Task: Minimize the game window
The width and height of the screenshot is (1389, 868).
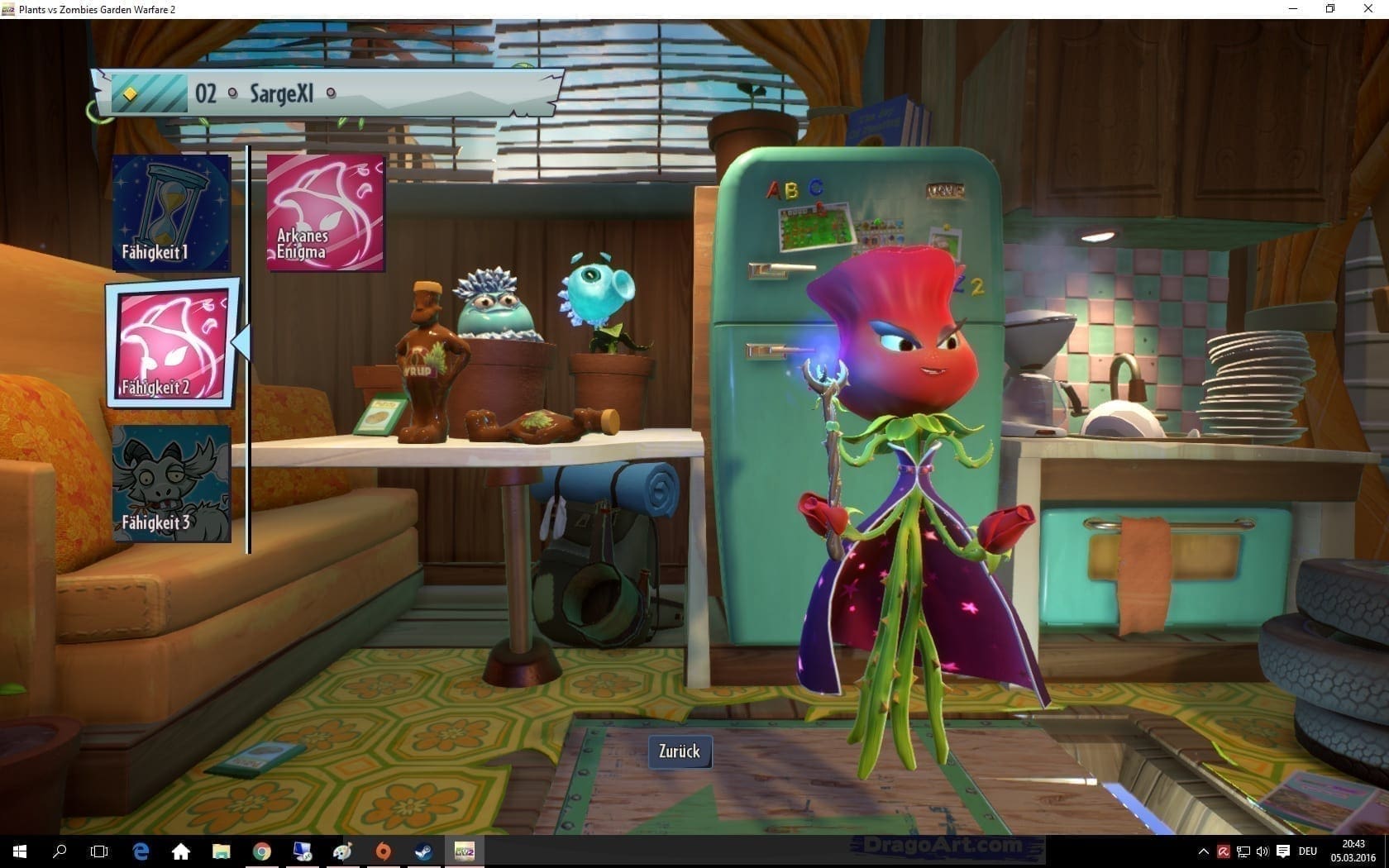Action: 1294,9
